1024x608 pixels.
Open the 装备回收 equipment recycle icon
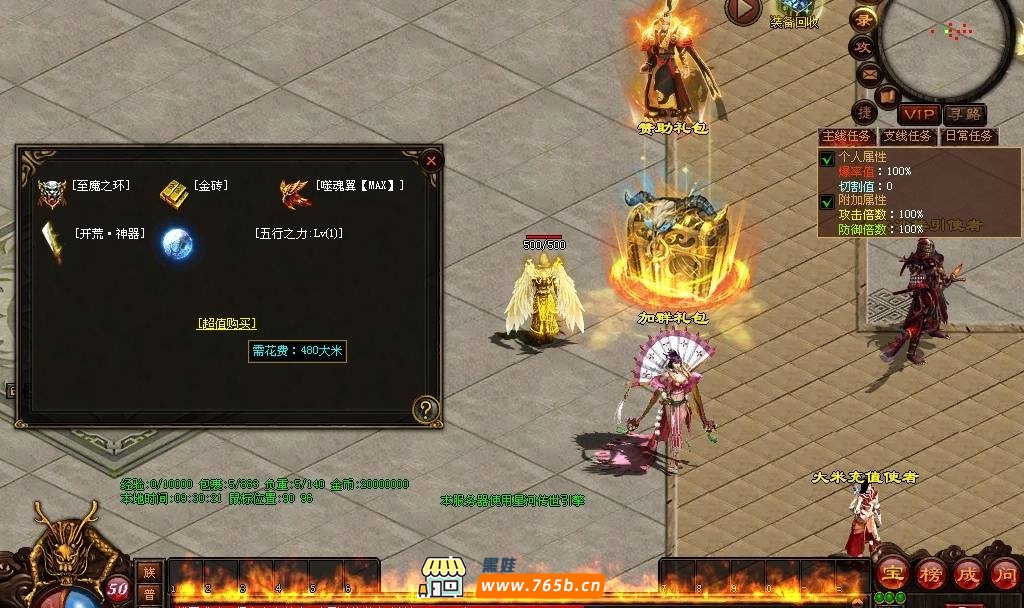coord(796,14)
